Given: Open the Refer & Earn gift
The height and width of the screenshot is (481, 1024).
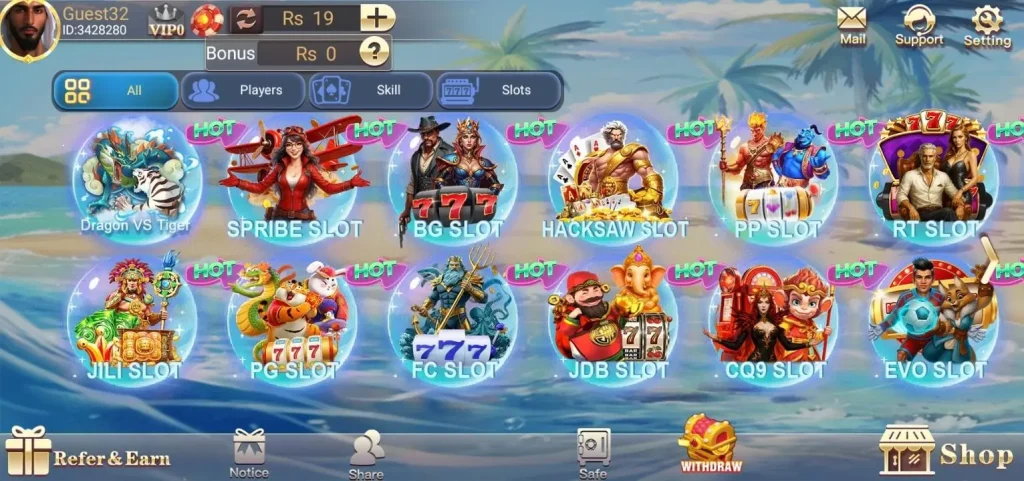Looking at the screenshot, I should pyautogui.click(x=88, y=453).
